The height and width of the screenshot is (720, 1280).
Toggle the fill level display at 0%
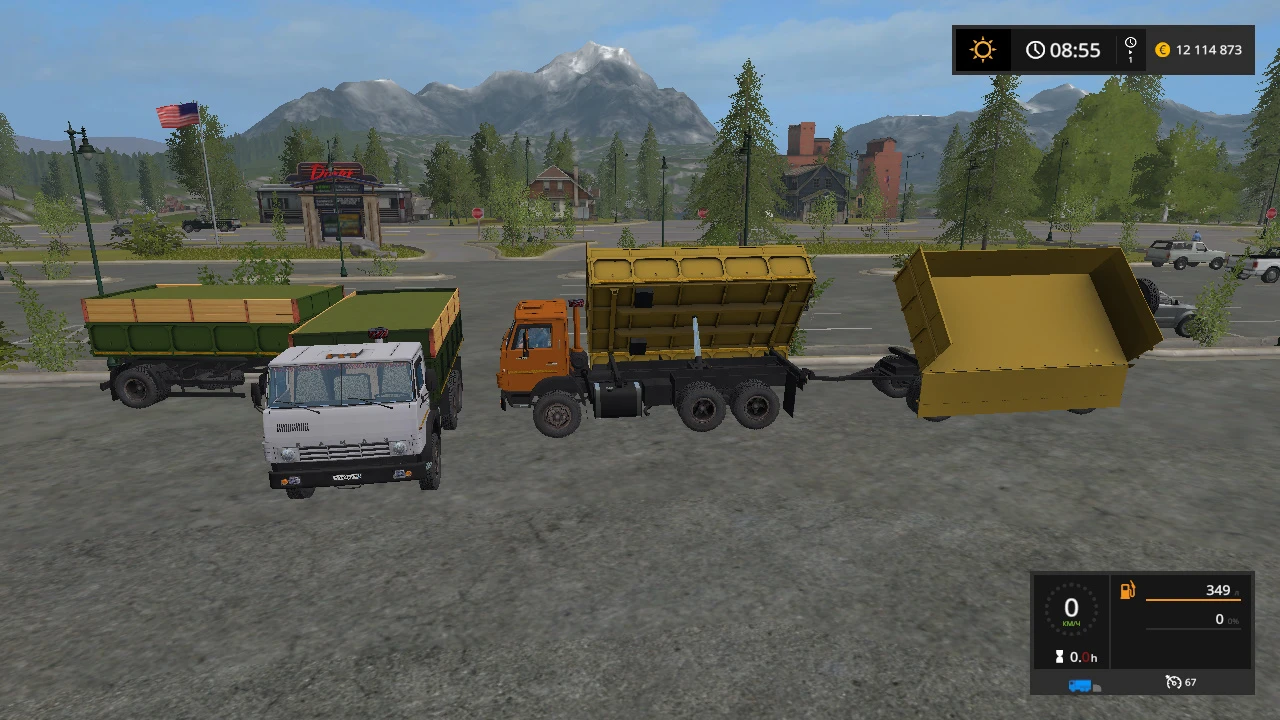click(1219, 620)
